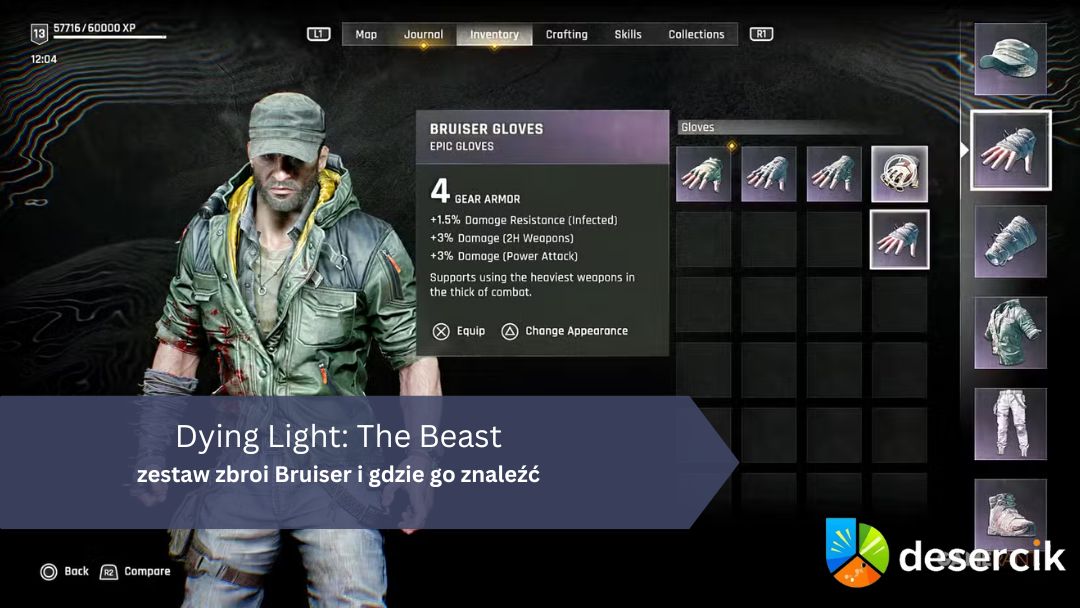Select the white-framed taped gloves item
The image size is (1080, 608).
[x=899, y=239]
